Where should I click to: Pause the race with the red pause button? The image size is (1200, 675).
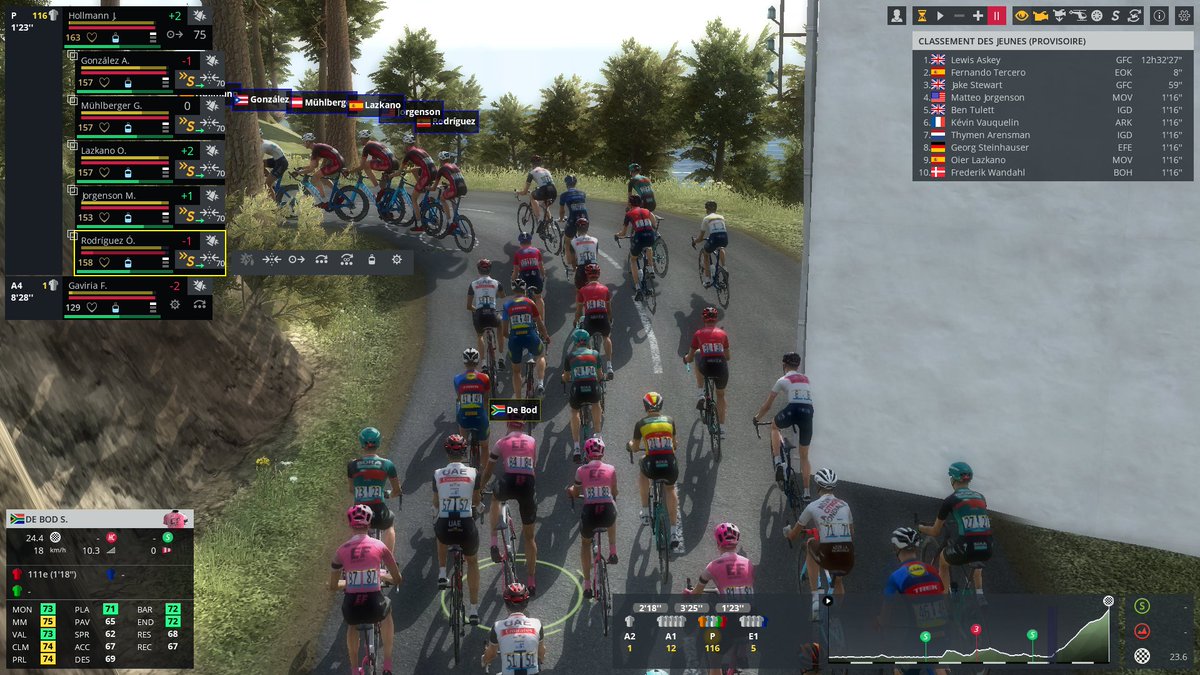coord(996,16)
